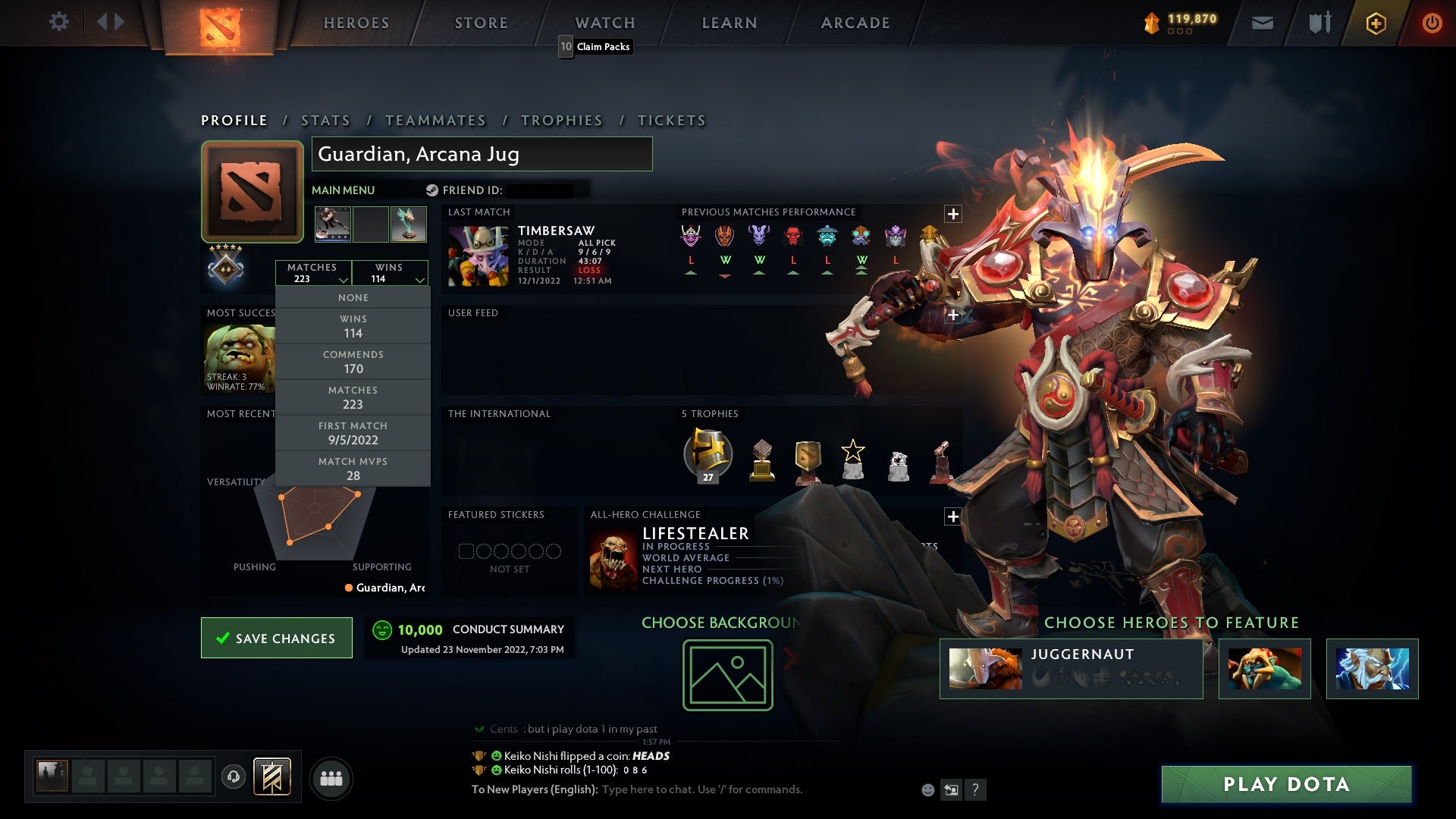Open Dota Plus hexagon icon

coord(1375,22)
